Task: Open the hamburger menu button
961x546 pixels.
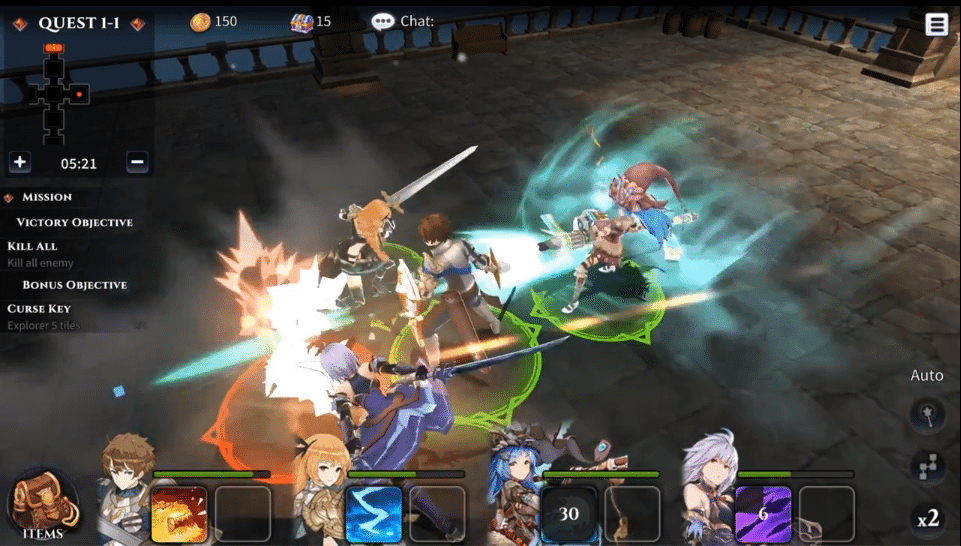Action: [x=936, y=24]
